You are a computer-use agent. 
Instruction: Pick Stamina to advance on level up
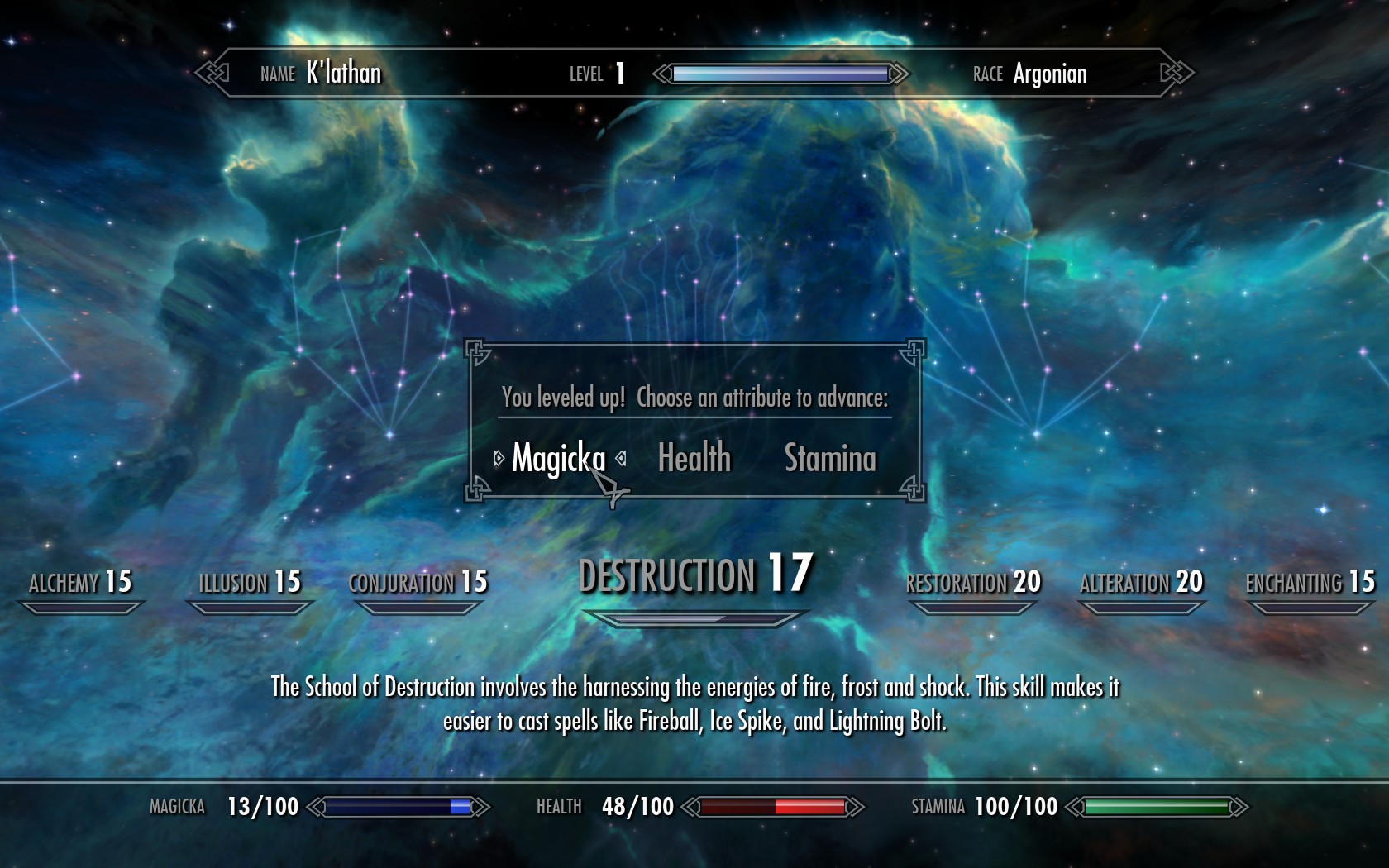tap(829, 458)
